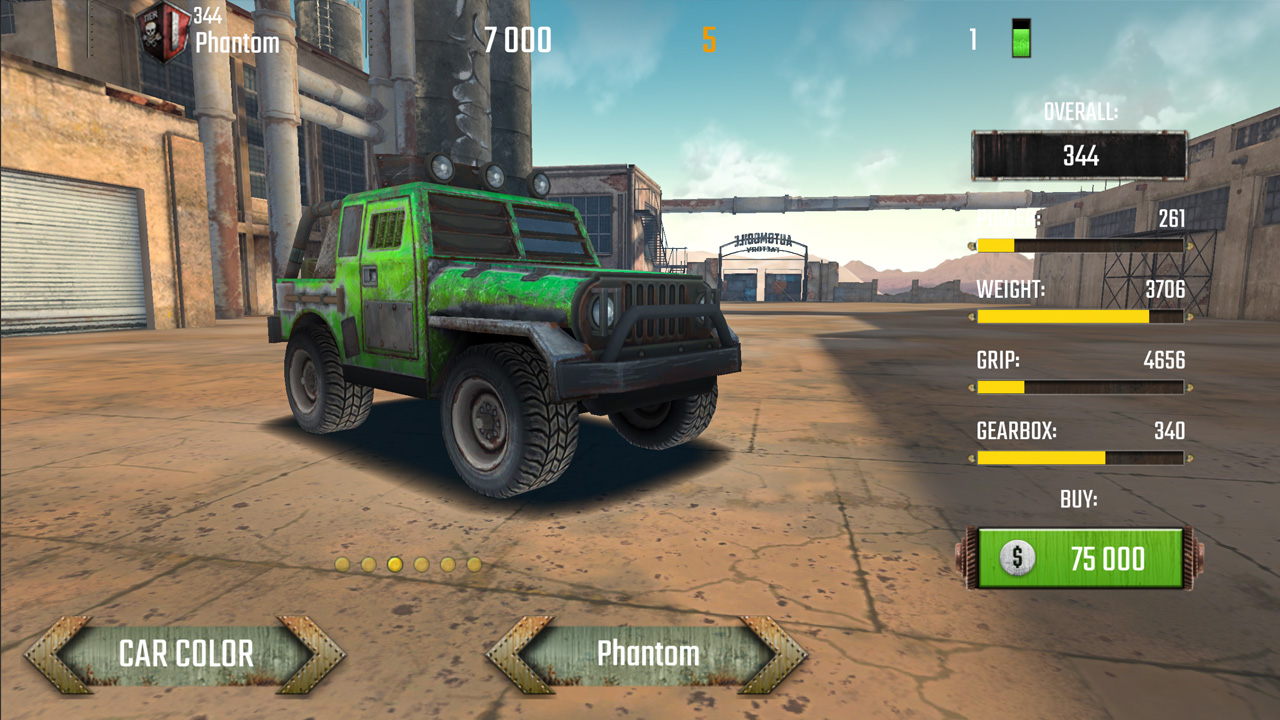Buy the Phantom for 75 000
The image size is (1280, 720).
point(1078,559)
